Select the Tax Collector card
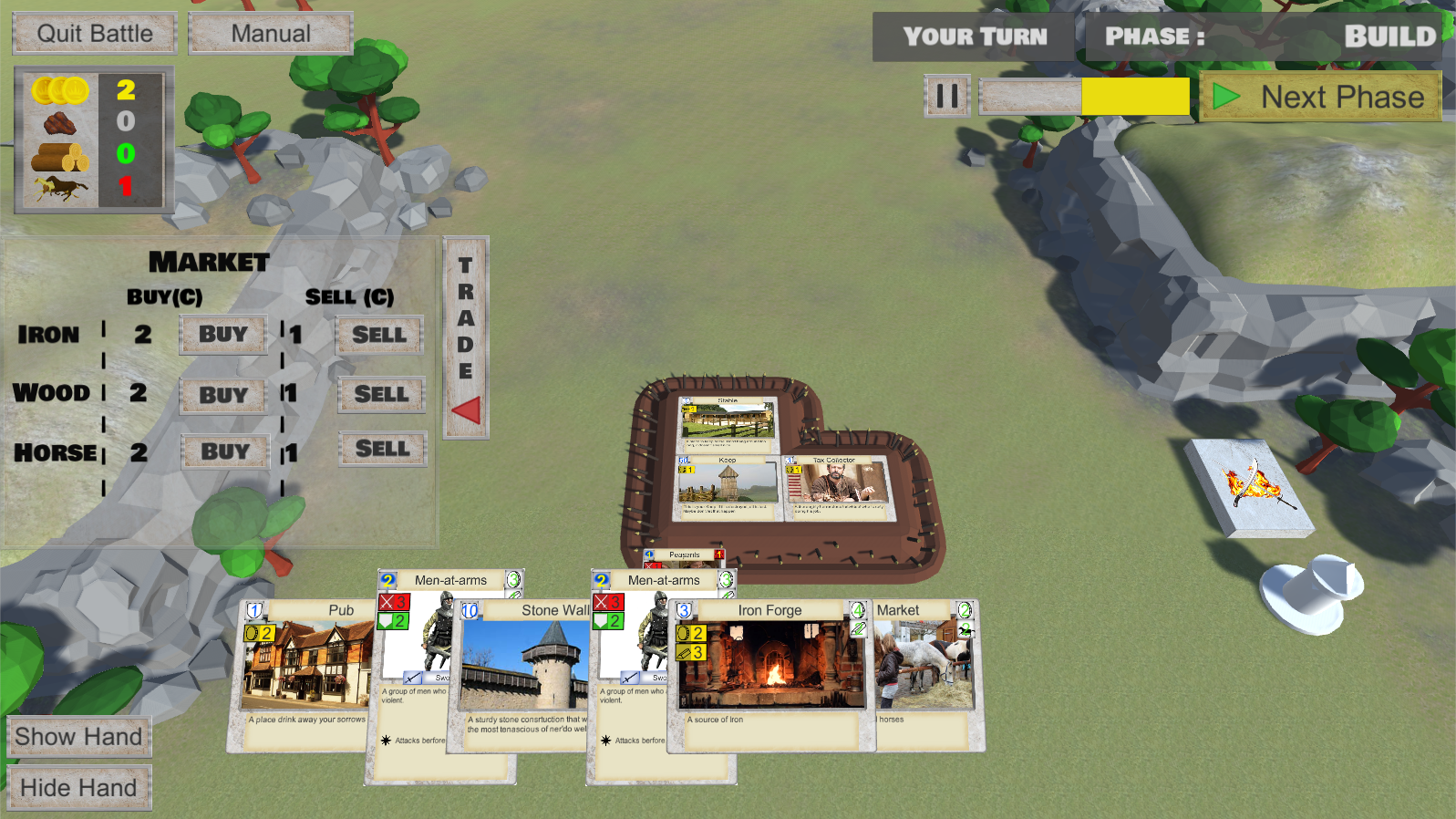Screen dimensions: 1456x819 point(834,488)
